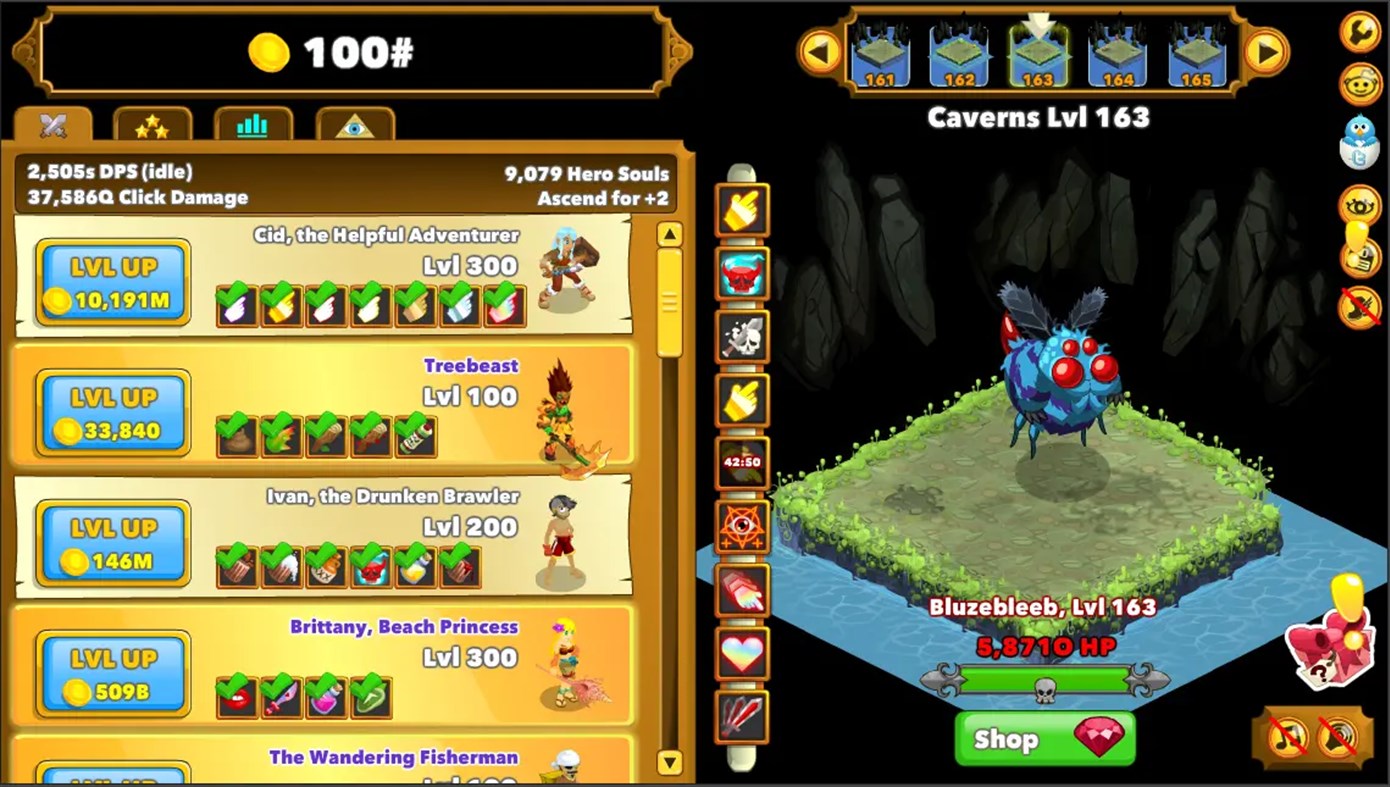Share progress via the Twitter bird
Viewport: 1390px width, 787px height.
(1359, 140)
